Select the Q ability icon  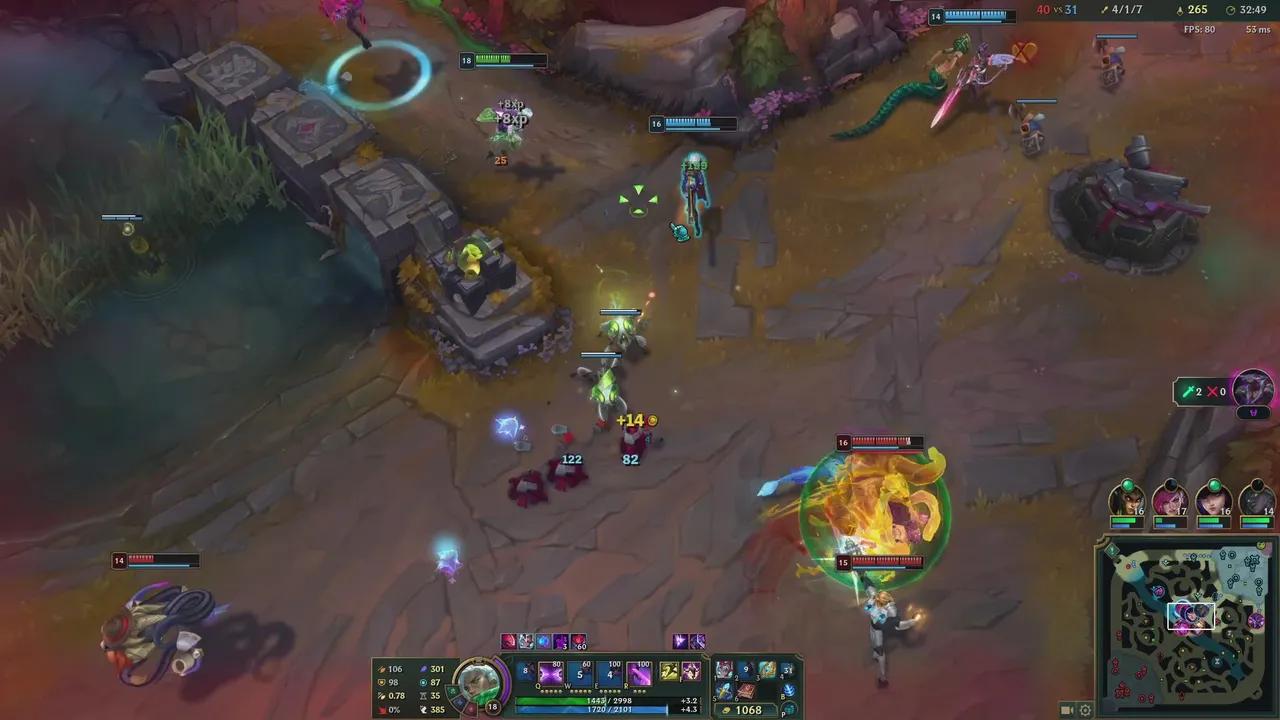pyautogui.click(x=551, y=673)
